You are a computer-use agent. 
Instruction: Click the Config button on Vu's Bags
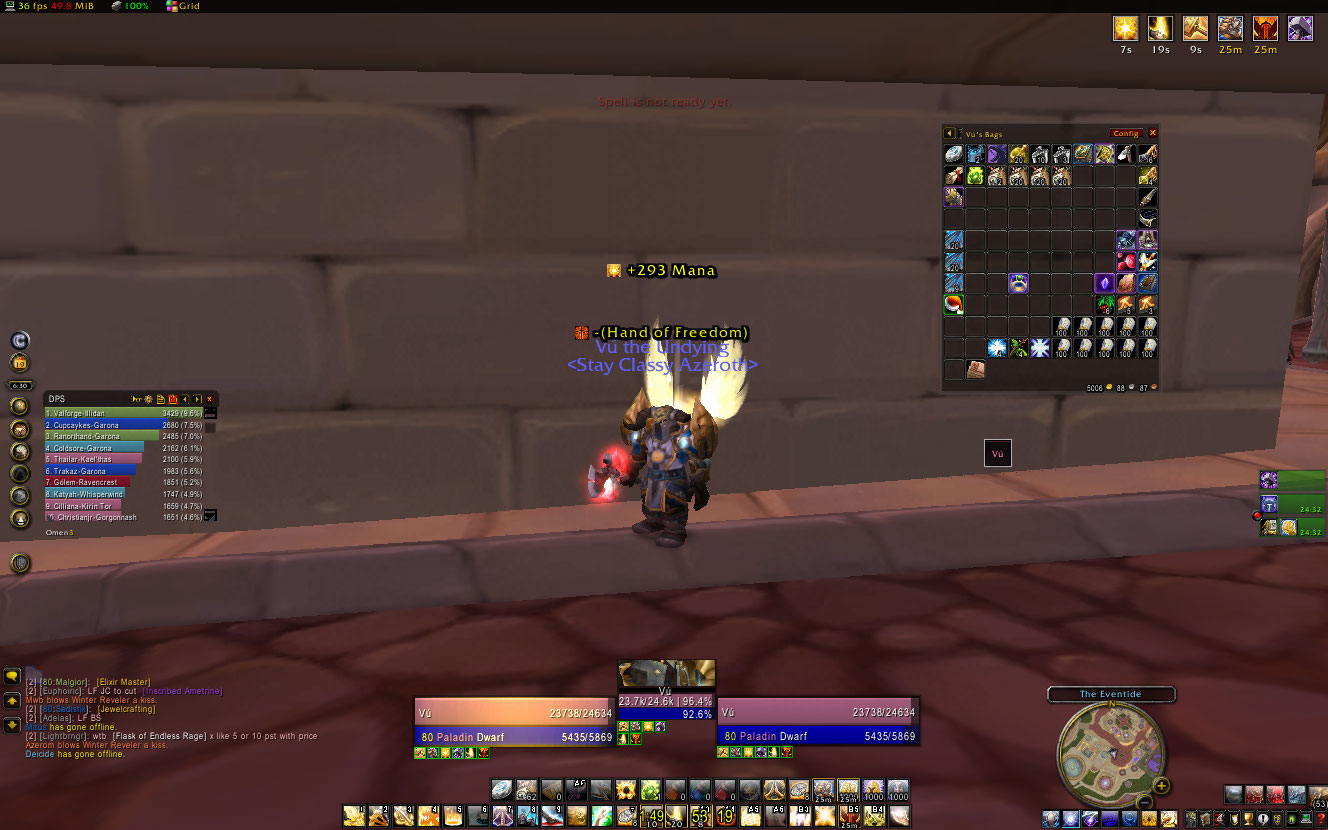click(1126, 133)
